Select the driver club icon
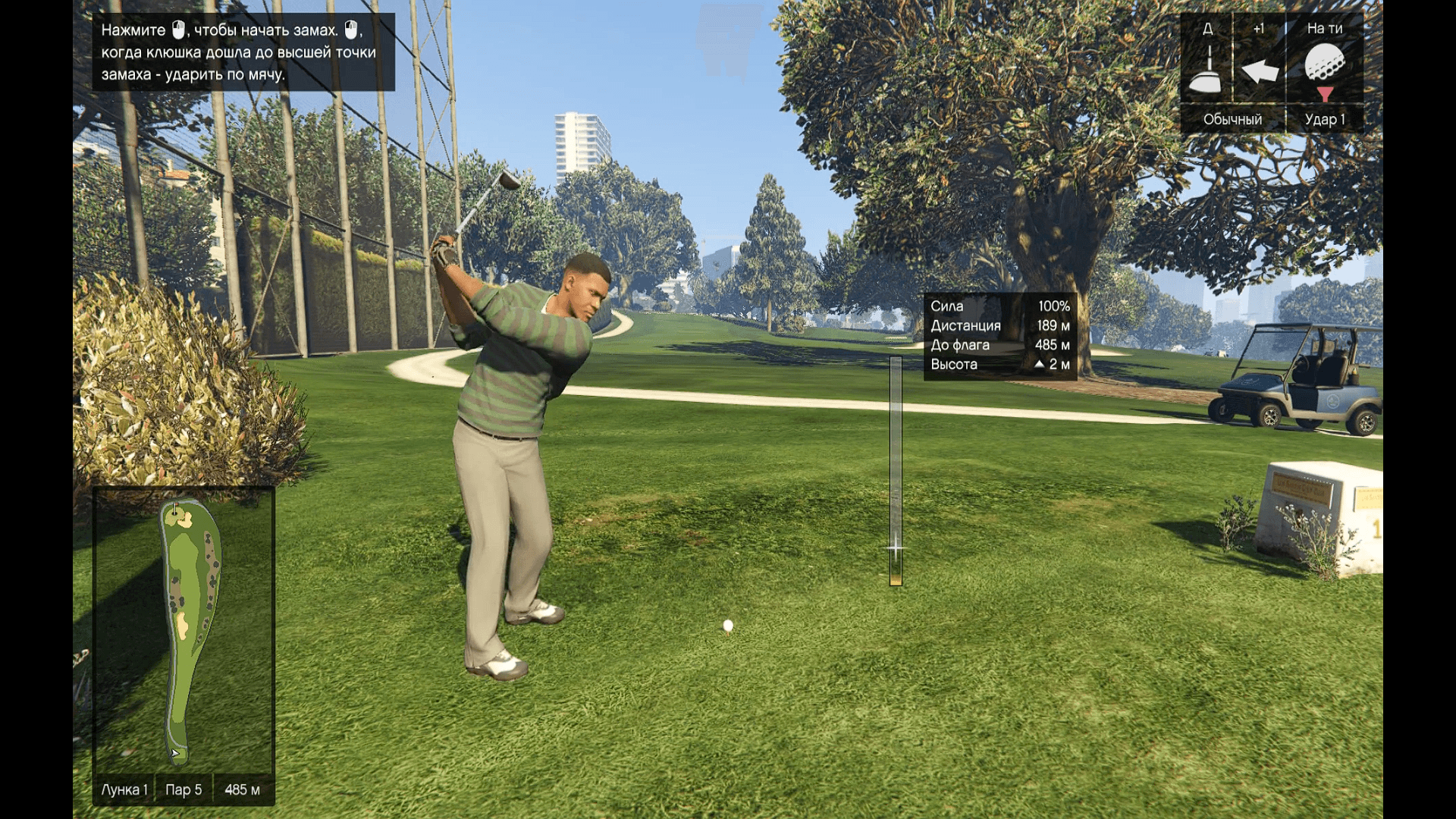The height and width of the screenshot is (819, 1456). tap(1207, 71)
